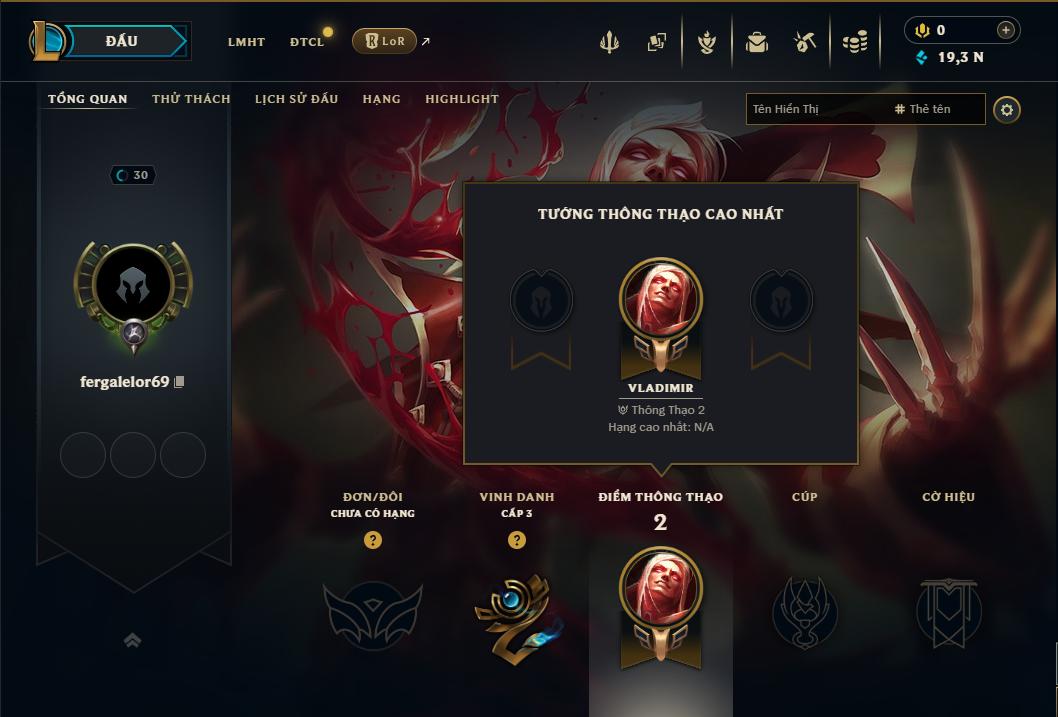Switch to the ĐTCL game mode
The height and width of the screenshot is (717, 1058).
pyautogui.click(x=307, y=42)
